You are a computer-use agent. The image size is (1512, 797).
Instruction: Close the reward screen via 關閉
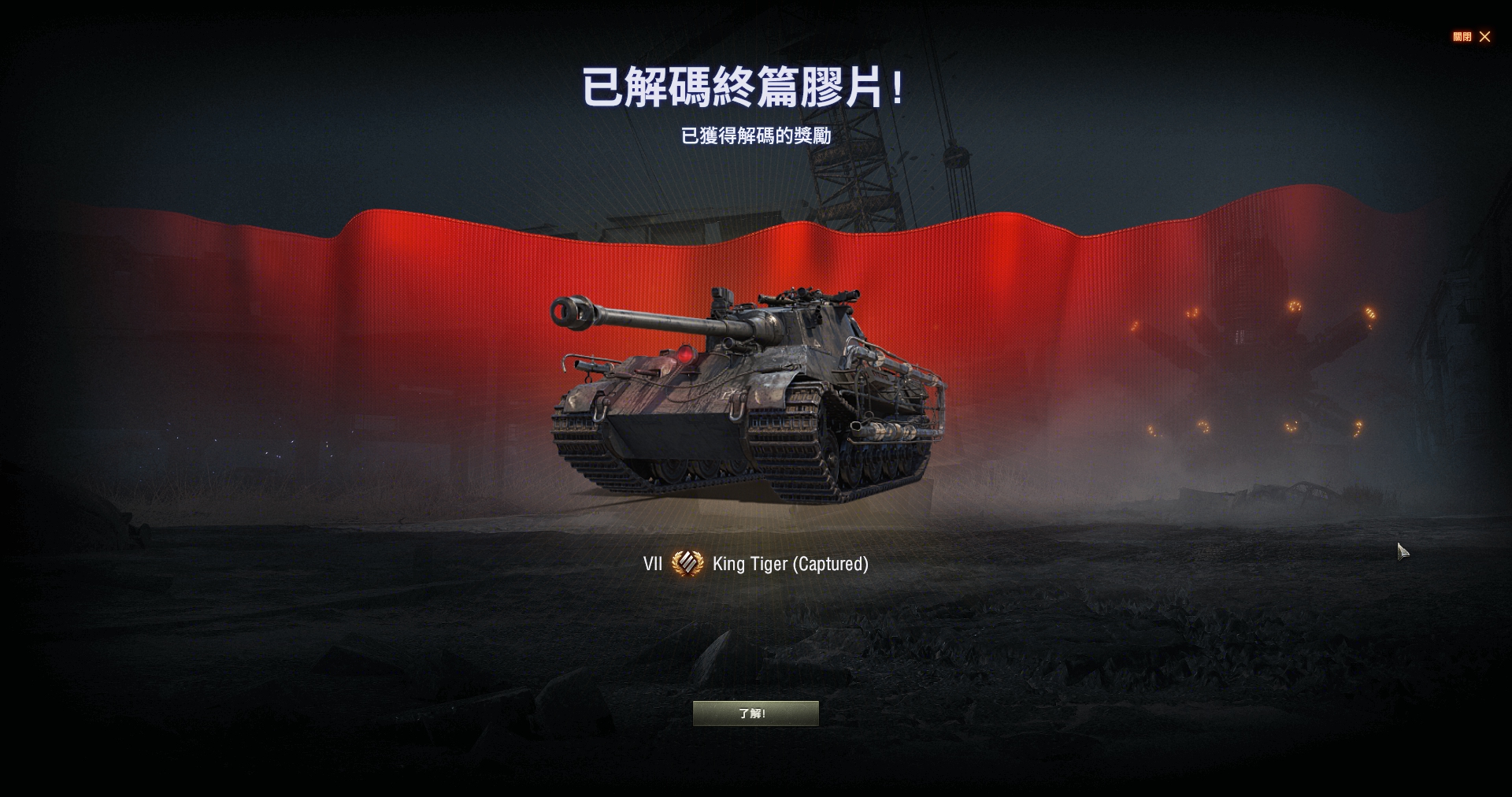point(1472,37)
